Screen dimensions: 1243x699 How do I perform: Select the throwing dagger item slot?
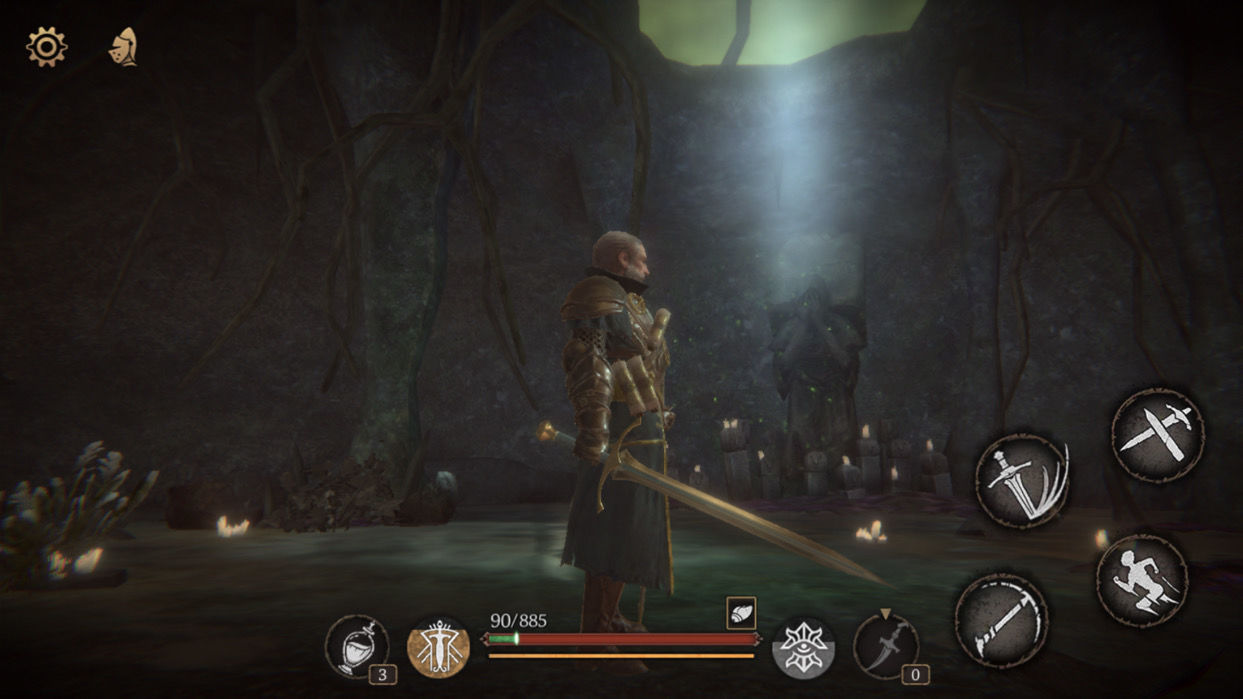[885, 646]
